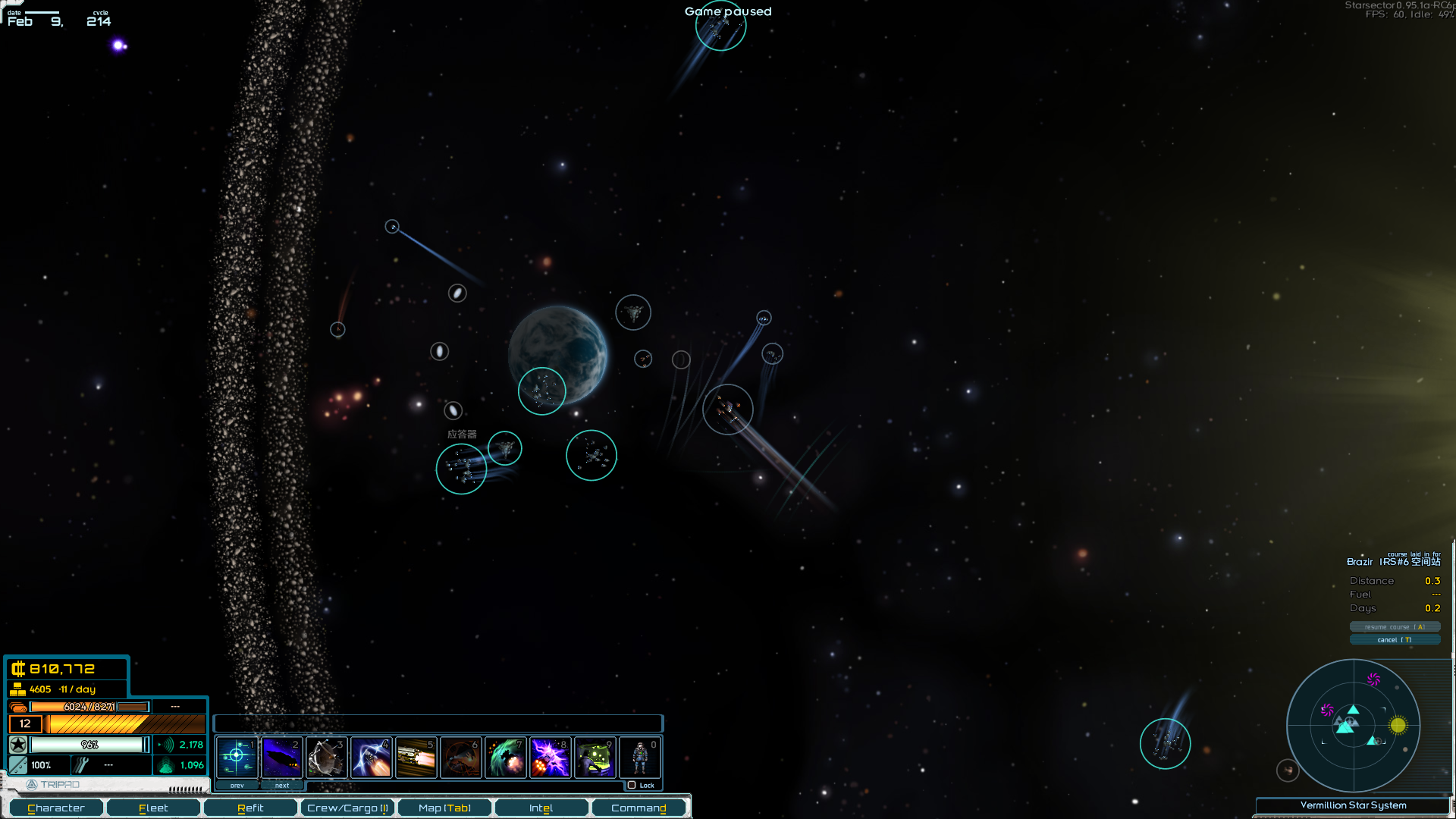
Task: Open the Crew/Cargo screen
Action: [x=347, y=808]
